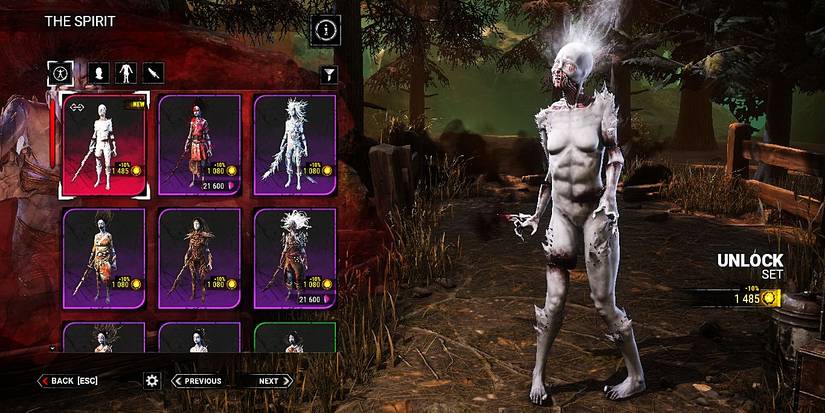Select the red kimono outfit tile
Screen dimensions: 825x413
point(199,147)
